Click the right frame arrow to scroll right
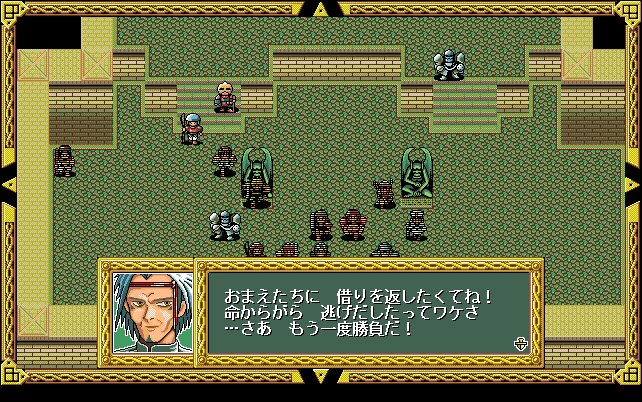This screenshot has width=642, height=402. [633, 183]
